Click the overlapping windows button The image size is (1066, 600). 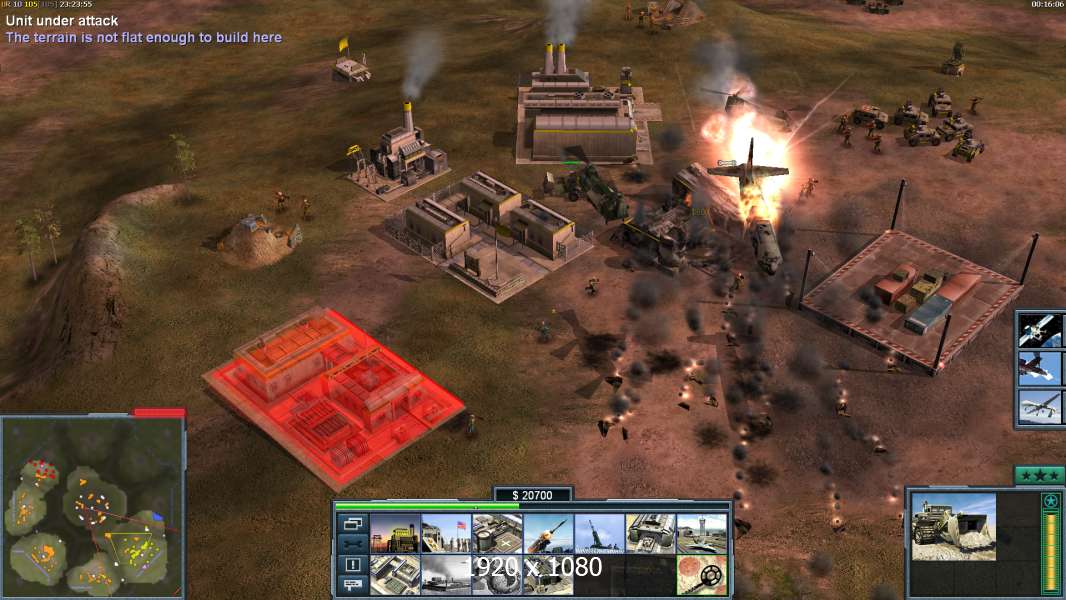(353, 523)
